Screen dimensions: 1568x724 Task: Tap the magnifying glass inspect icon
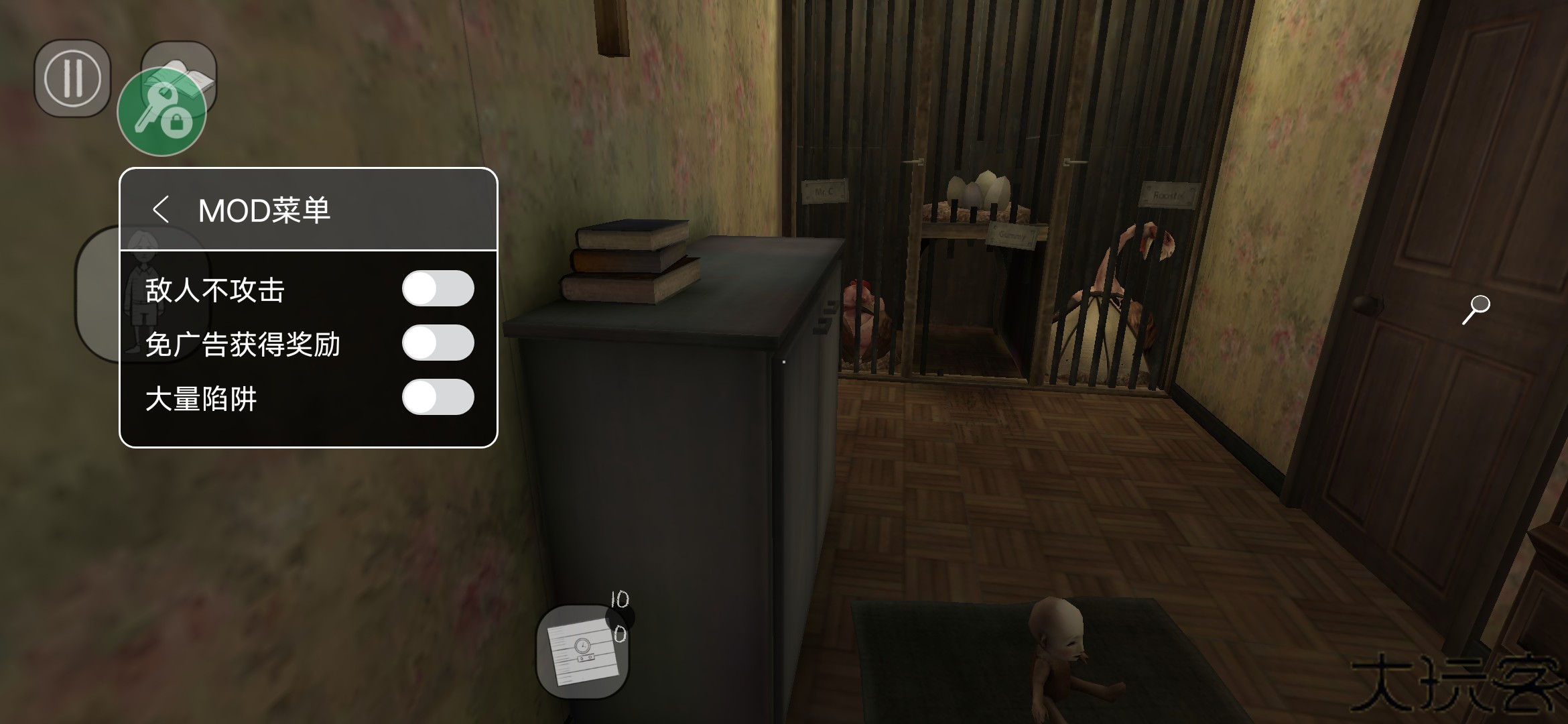click(x=1476, y=310)
